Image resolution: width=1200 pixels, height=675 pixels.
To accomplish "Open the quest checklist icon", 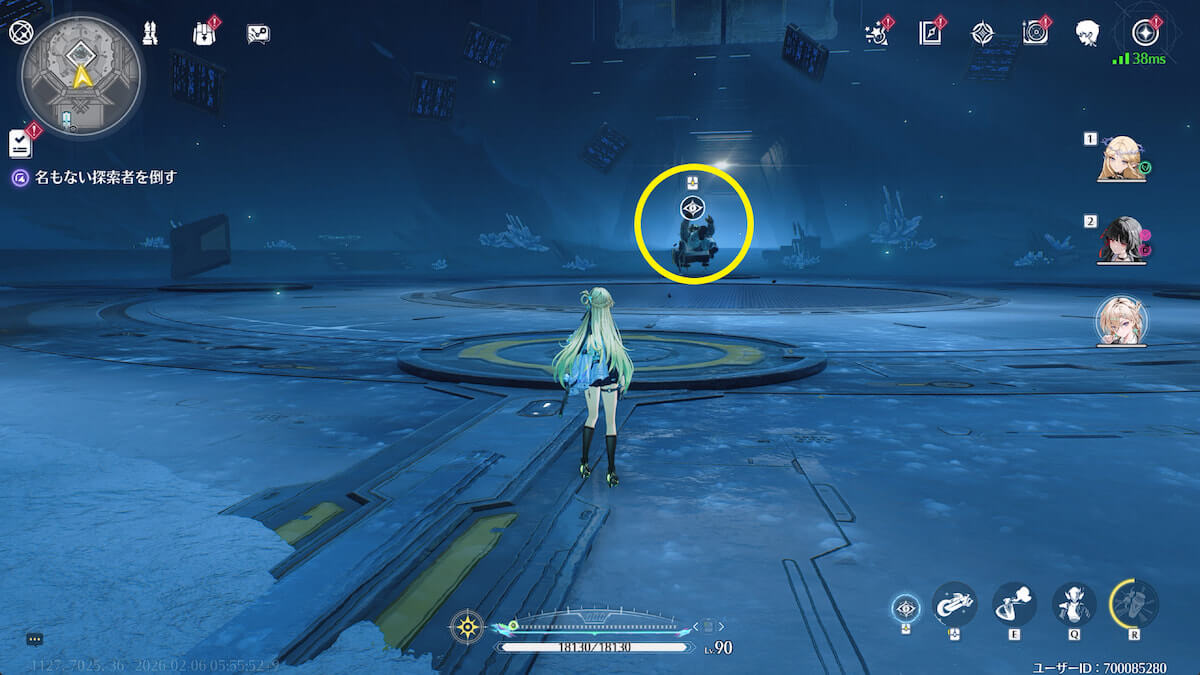I will (x=21, y=144).
